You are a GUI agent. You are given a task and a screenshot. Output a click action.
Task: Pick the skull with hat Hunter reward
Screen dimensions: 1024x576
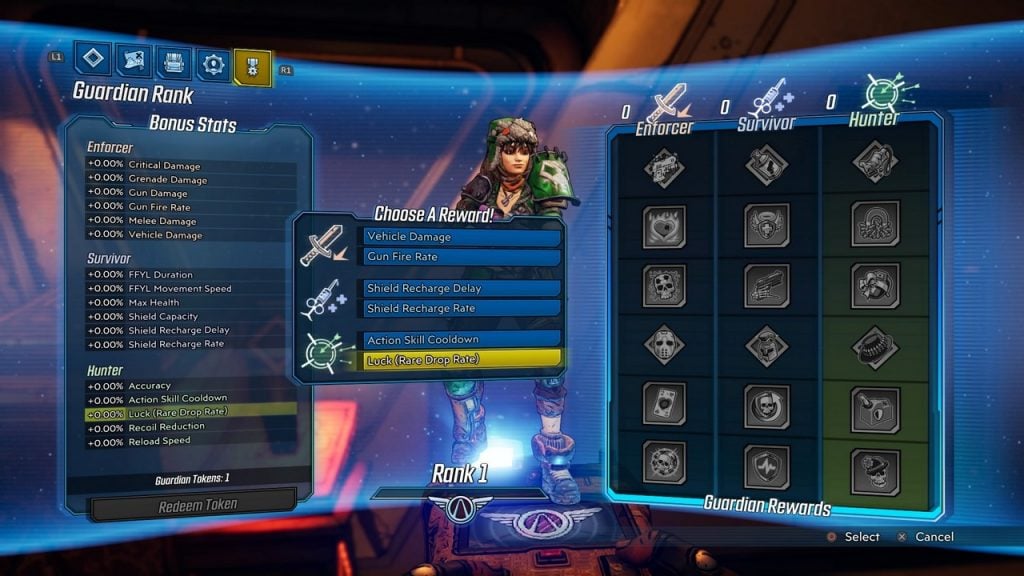coord(874,470)
